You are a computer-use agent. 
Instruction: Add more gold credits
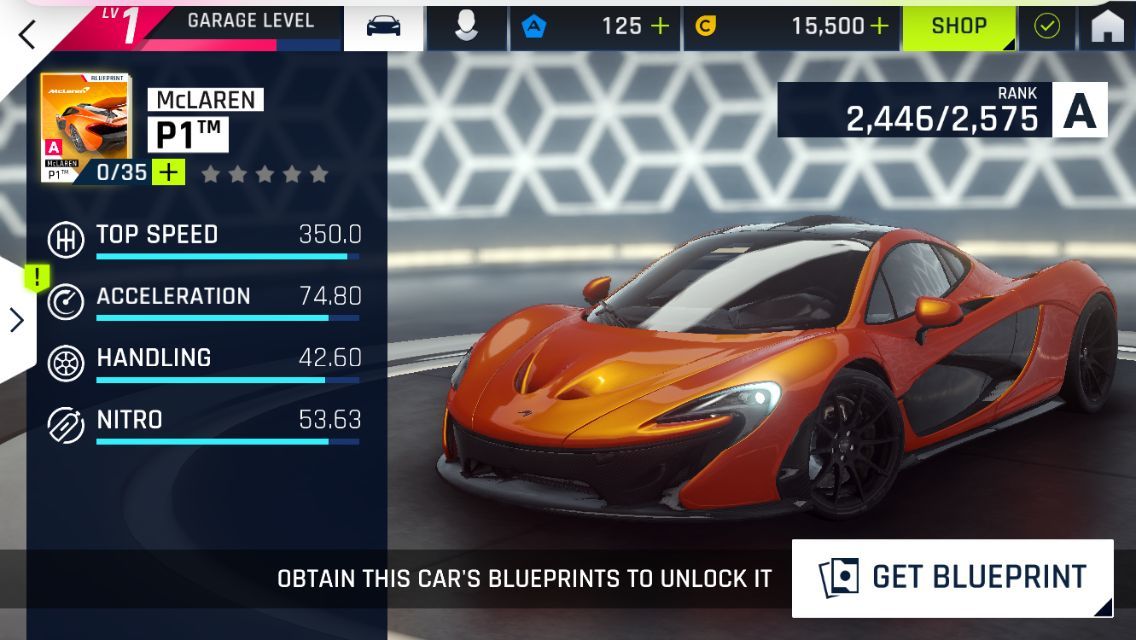(879, 27)
